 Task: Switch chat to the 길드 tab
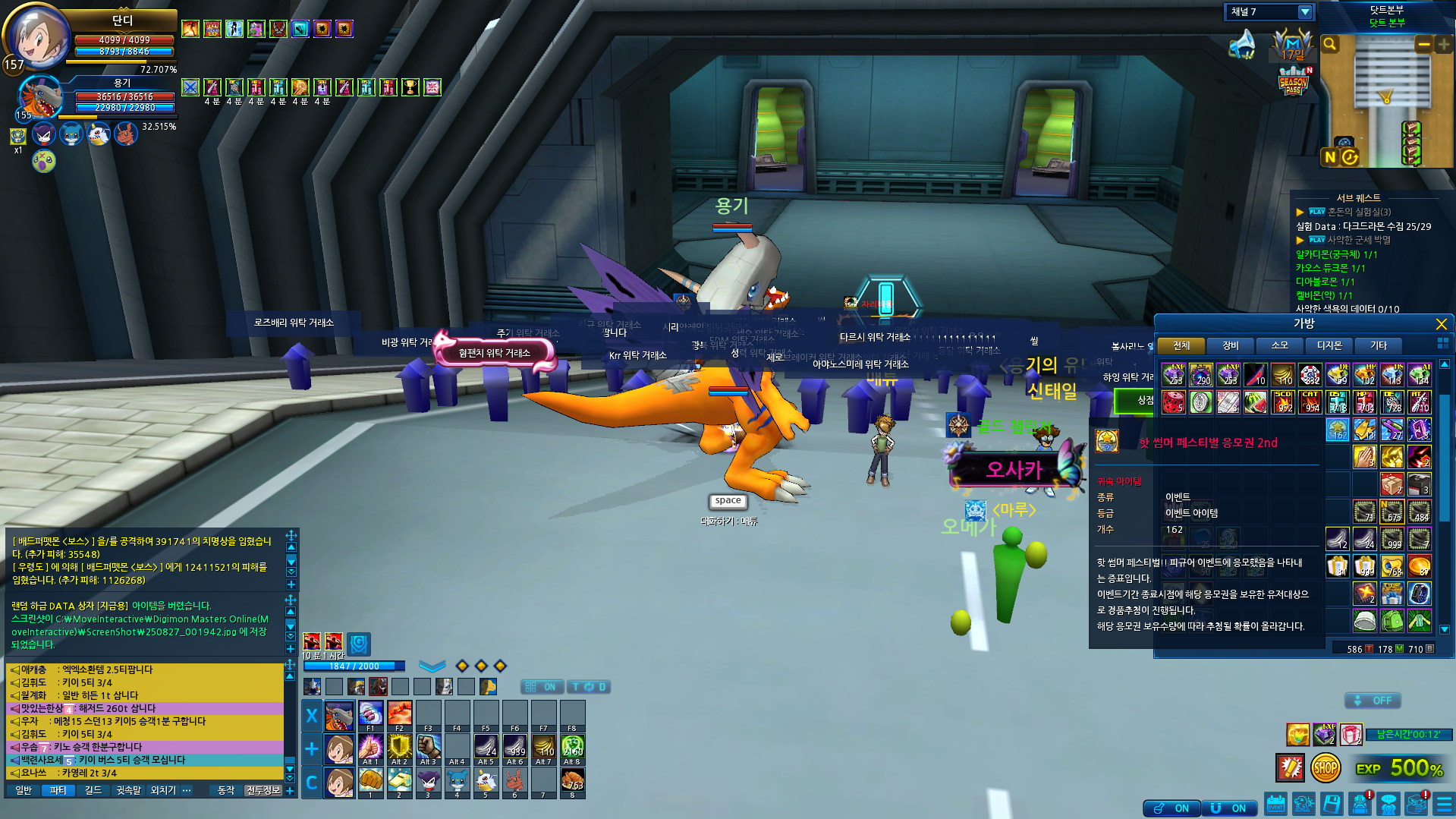pos(93,790)
